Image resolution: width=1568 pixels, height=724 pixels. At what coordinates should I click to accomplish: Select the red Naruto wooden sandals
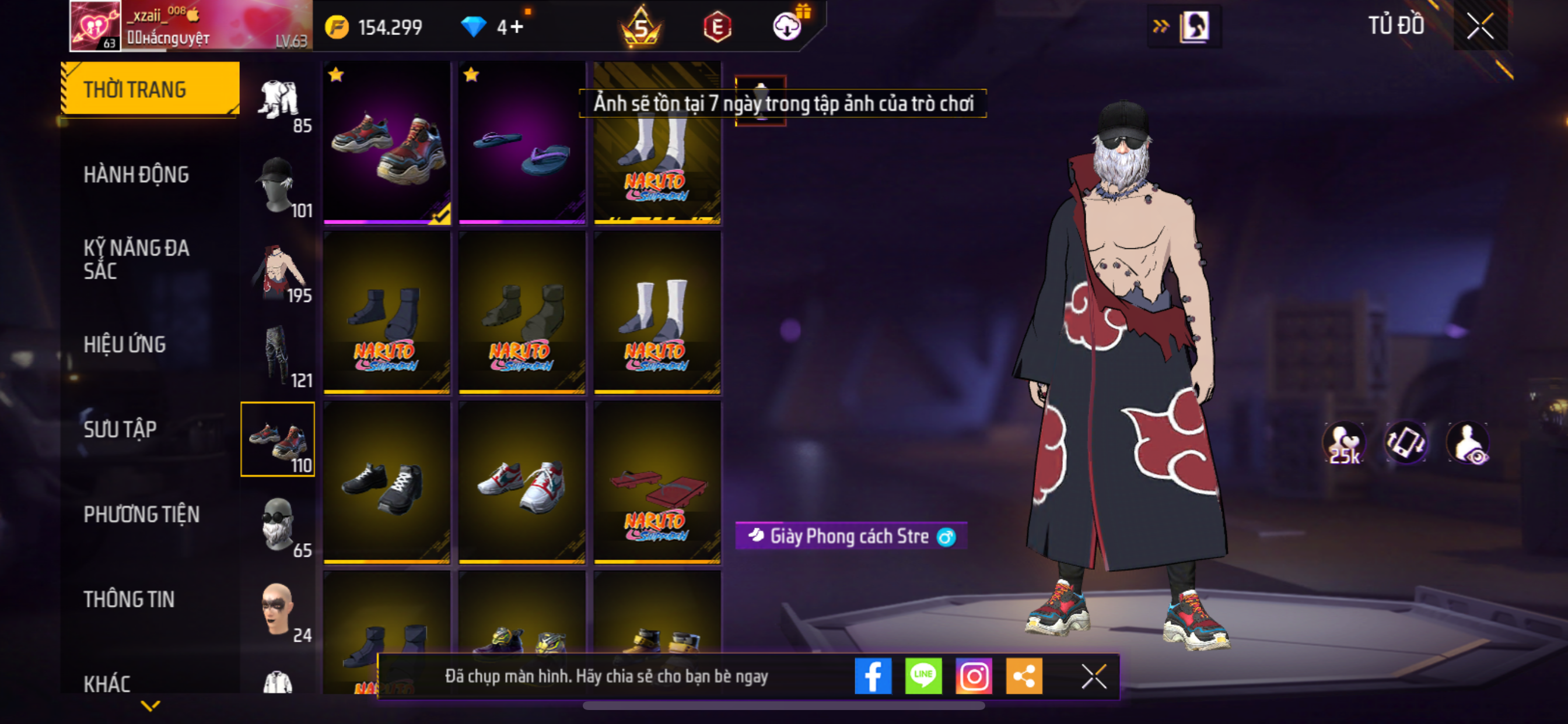(x=657, y=483)
